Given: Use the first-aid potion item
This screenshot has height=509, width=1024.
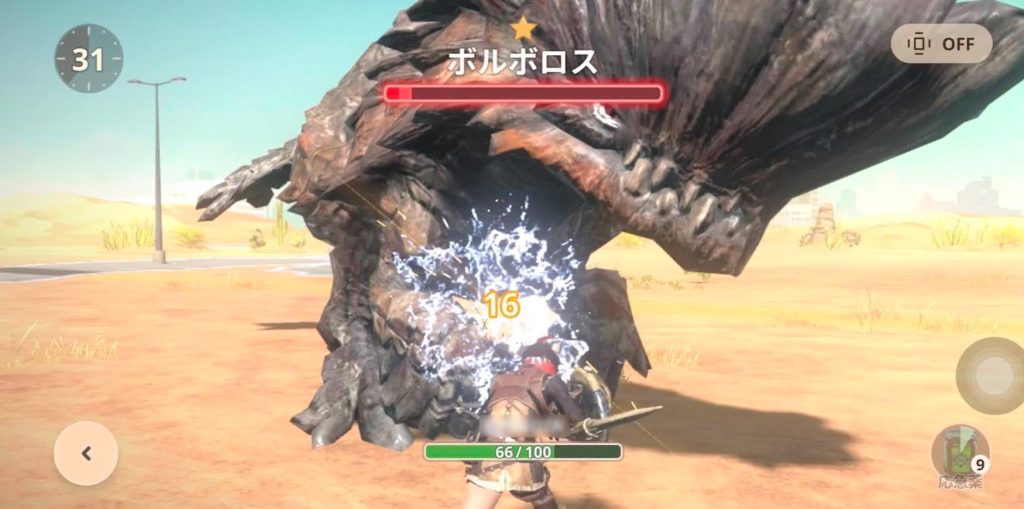Looking at the screenshot, I should [x=960, y=453].
